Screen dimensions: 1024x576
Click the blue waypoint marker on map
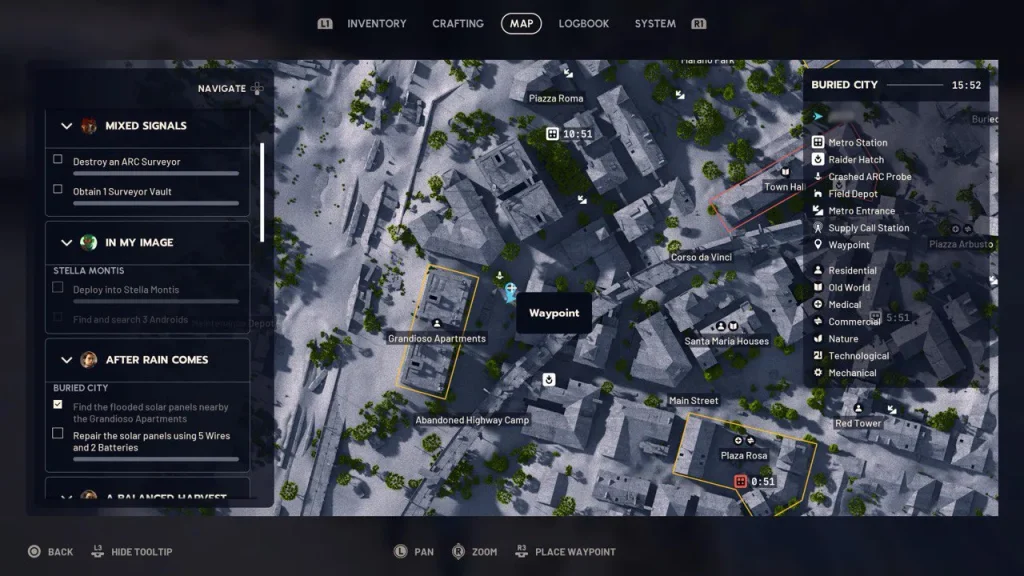511,291
